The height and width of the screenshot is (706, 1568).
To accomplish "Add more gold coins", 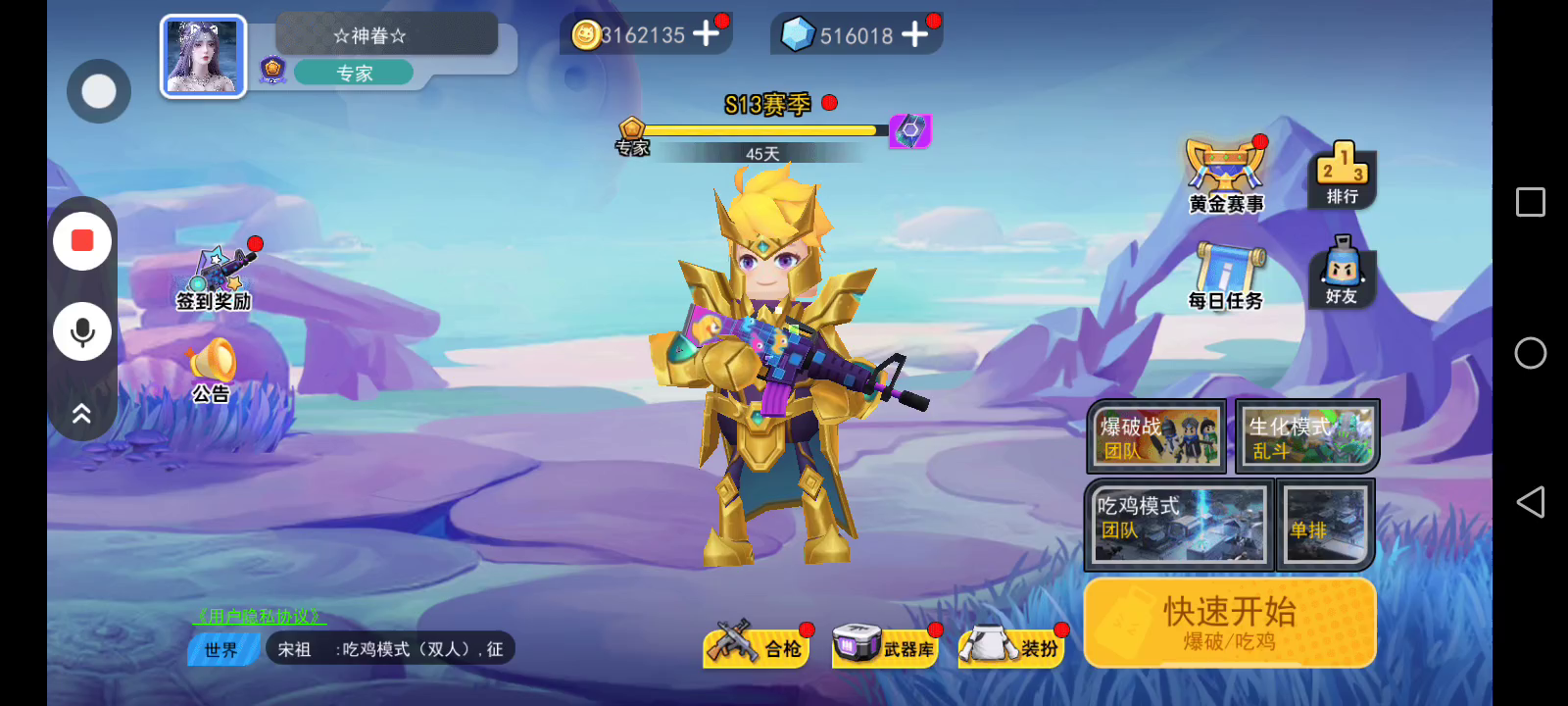I will click(x=706, y=34).
